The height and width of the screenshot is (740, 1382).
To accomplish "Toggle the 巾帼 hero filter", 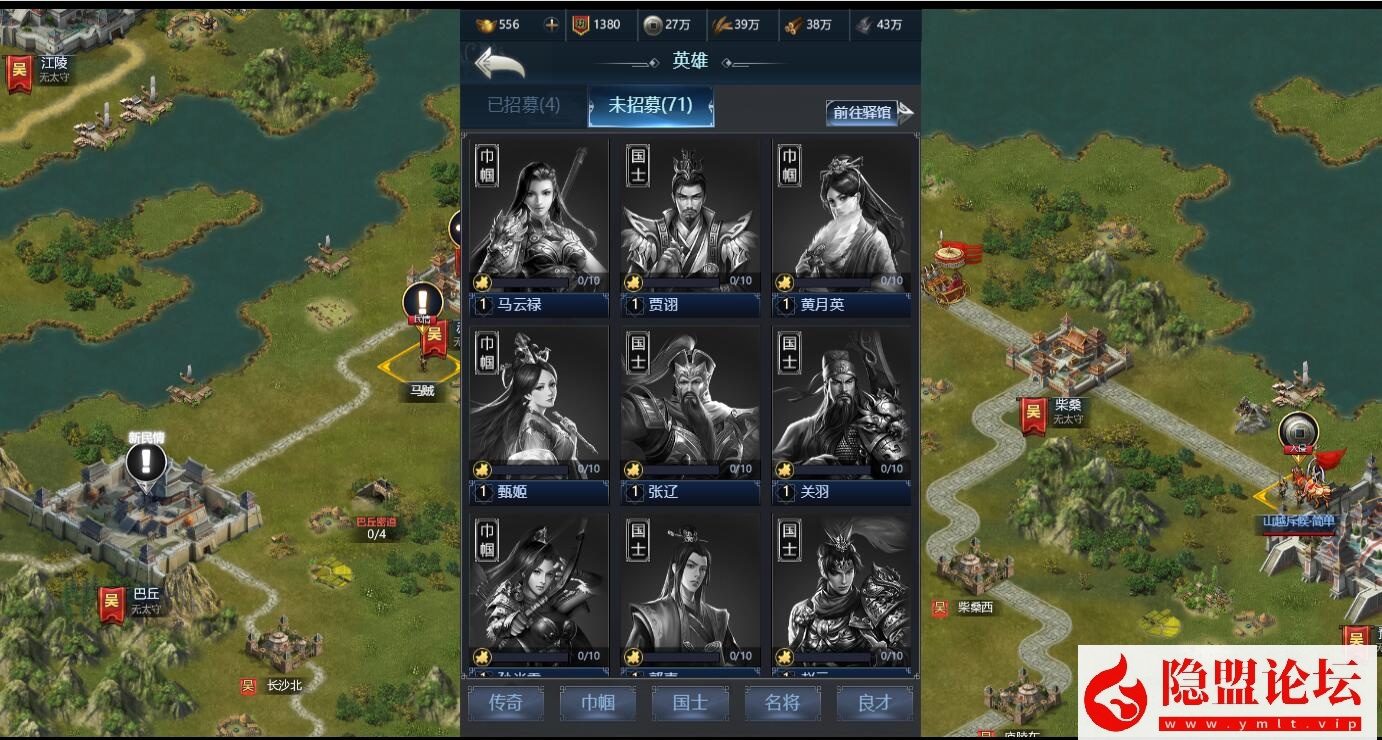I will coord(597,703).
